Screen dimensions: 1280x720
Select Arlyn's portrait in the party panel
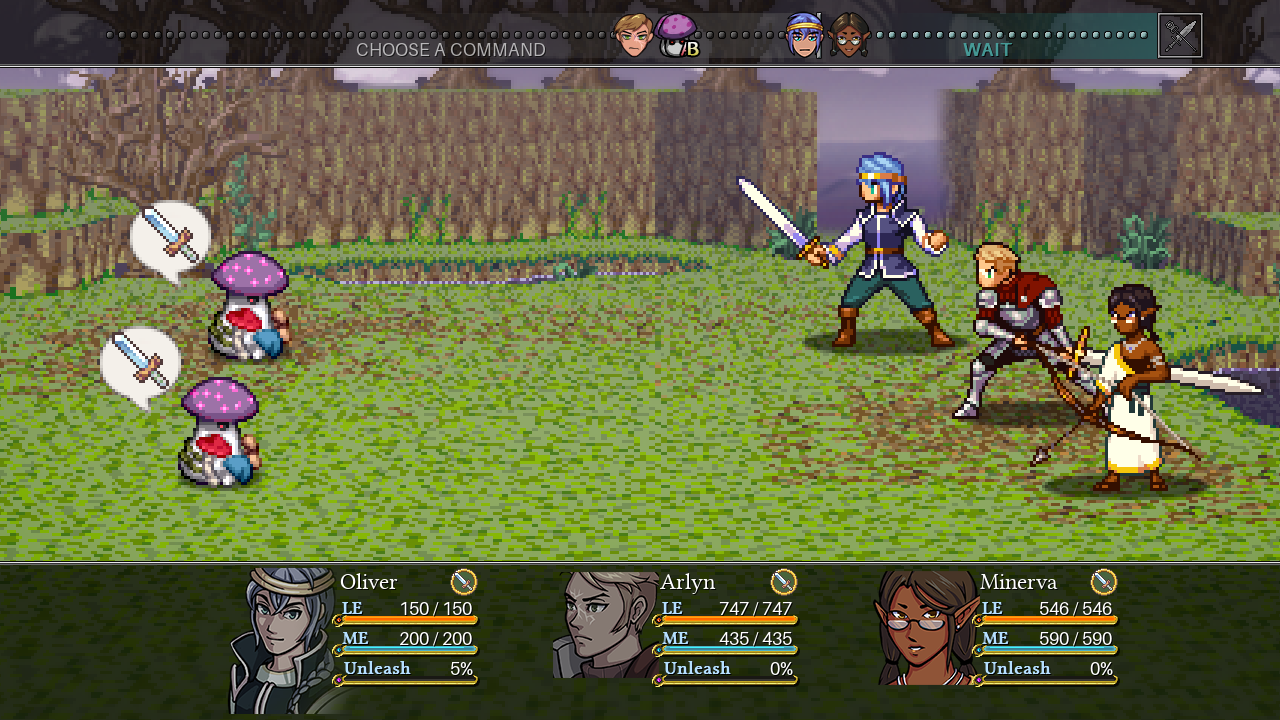(x=606, y=625)
